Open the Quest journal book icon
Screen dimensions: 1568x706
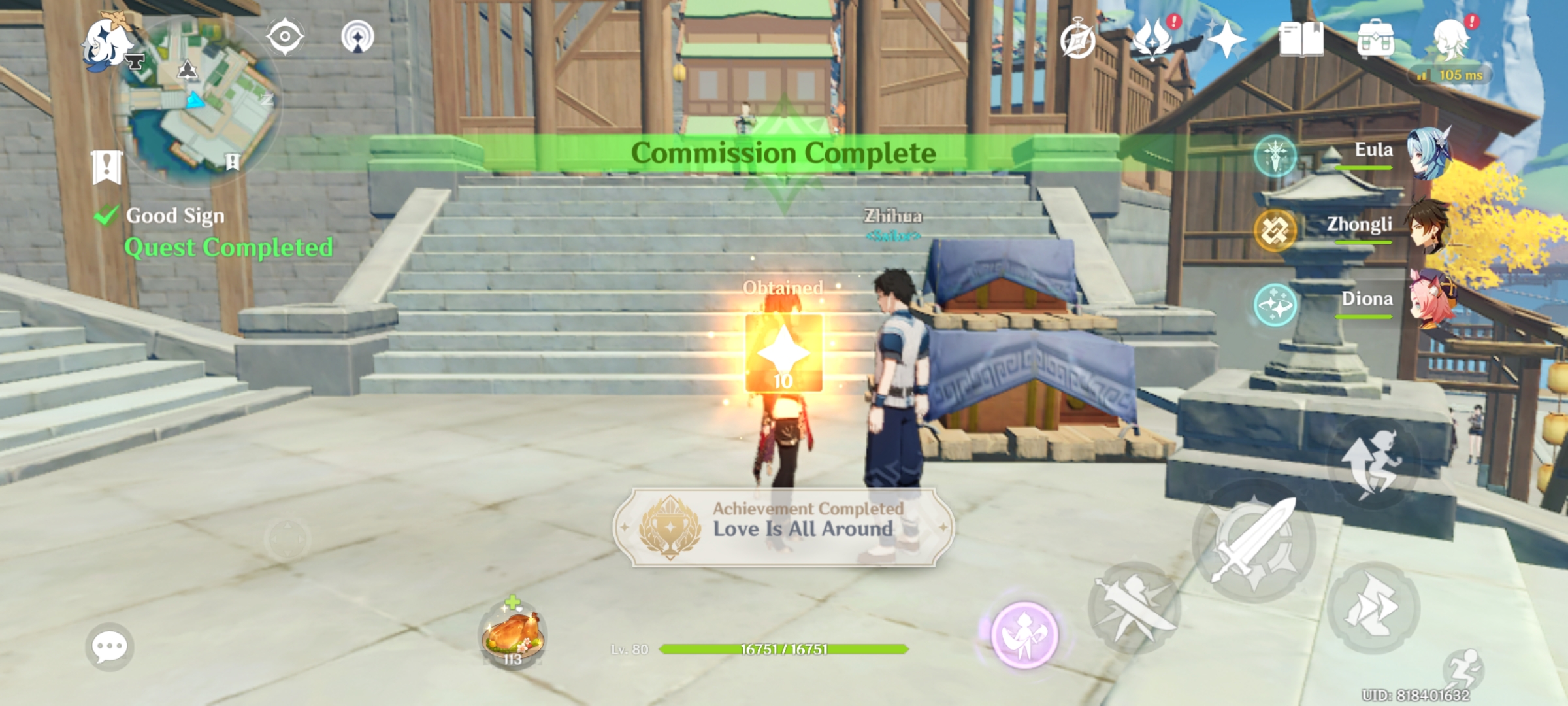pos(1303,41)
